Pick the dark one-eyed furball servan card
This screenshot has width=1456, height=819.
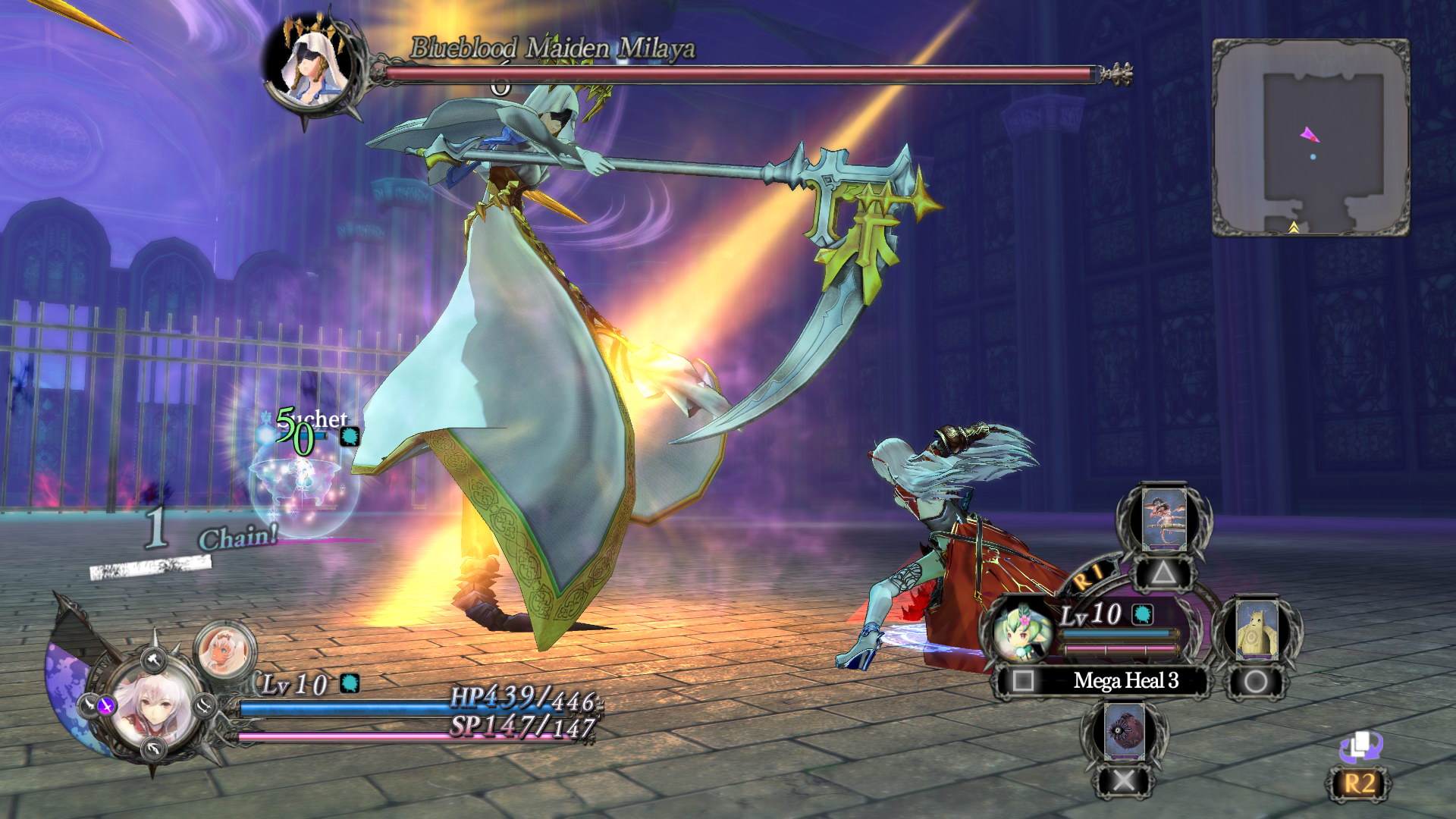pos(1123,732)
